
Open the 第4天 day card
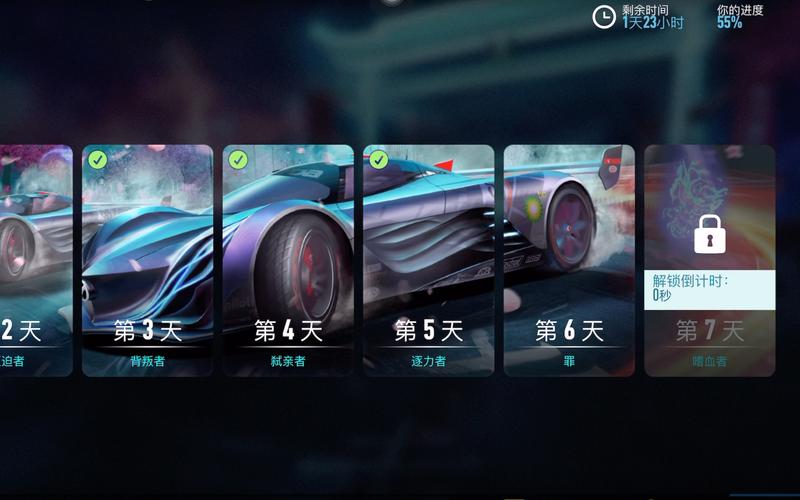[288, 260]
